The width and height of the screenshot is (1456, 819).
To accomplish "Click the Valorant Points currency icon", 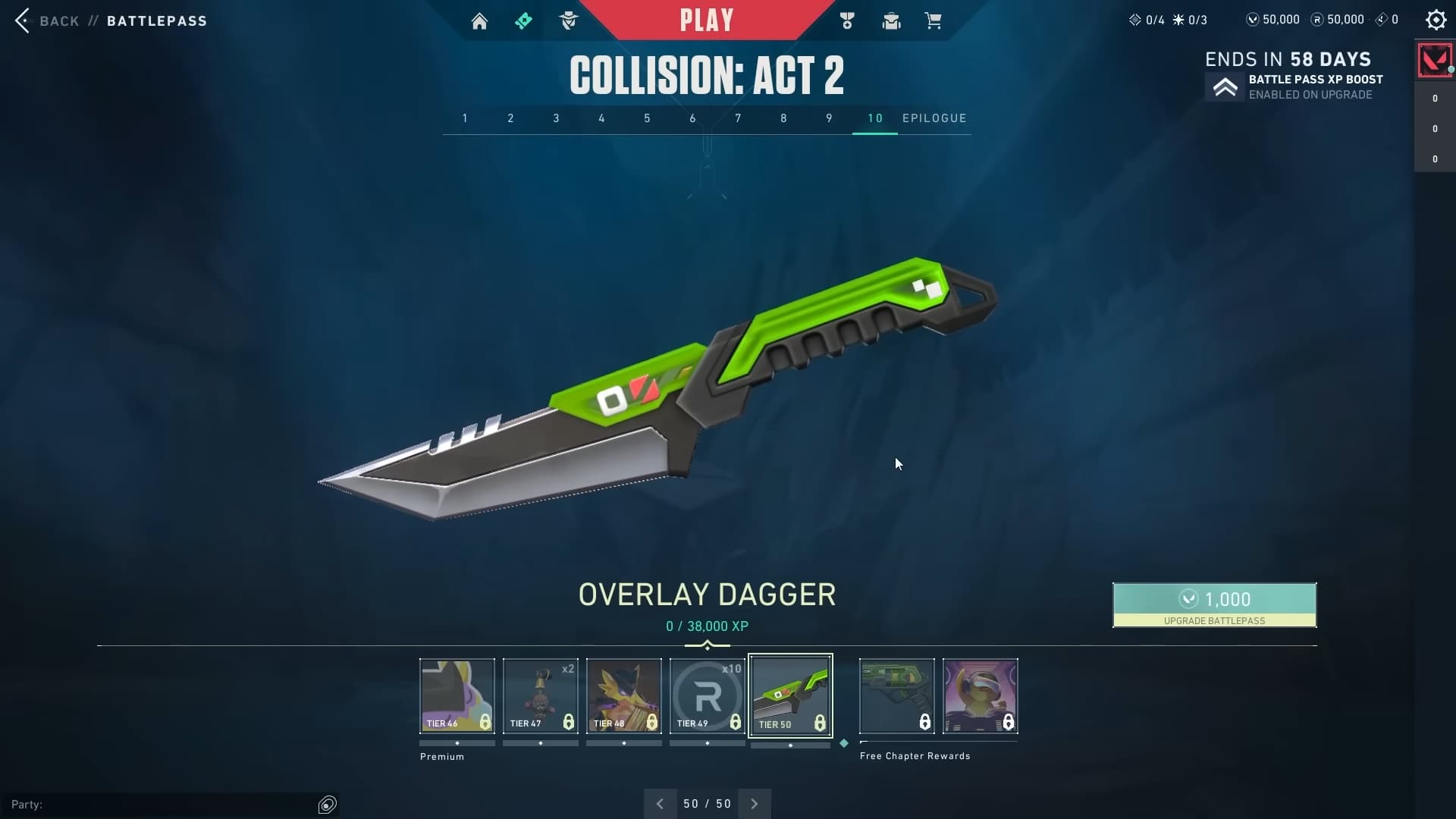I will click(1253, 20).
